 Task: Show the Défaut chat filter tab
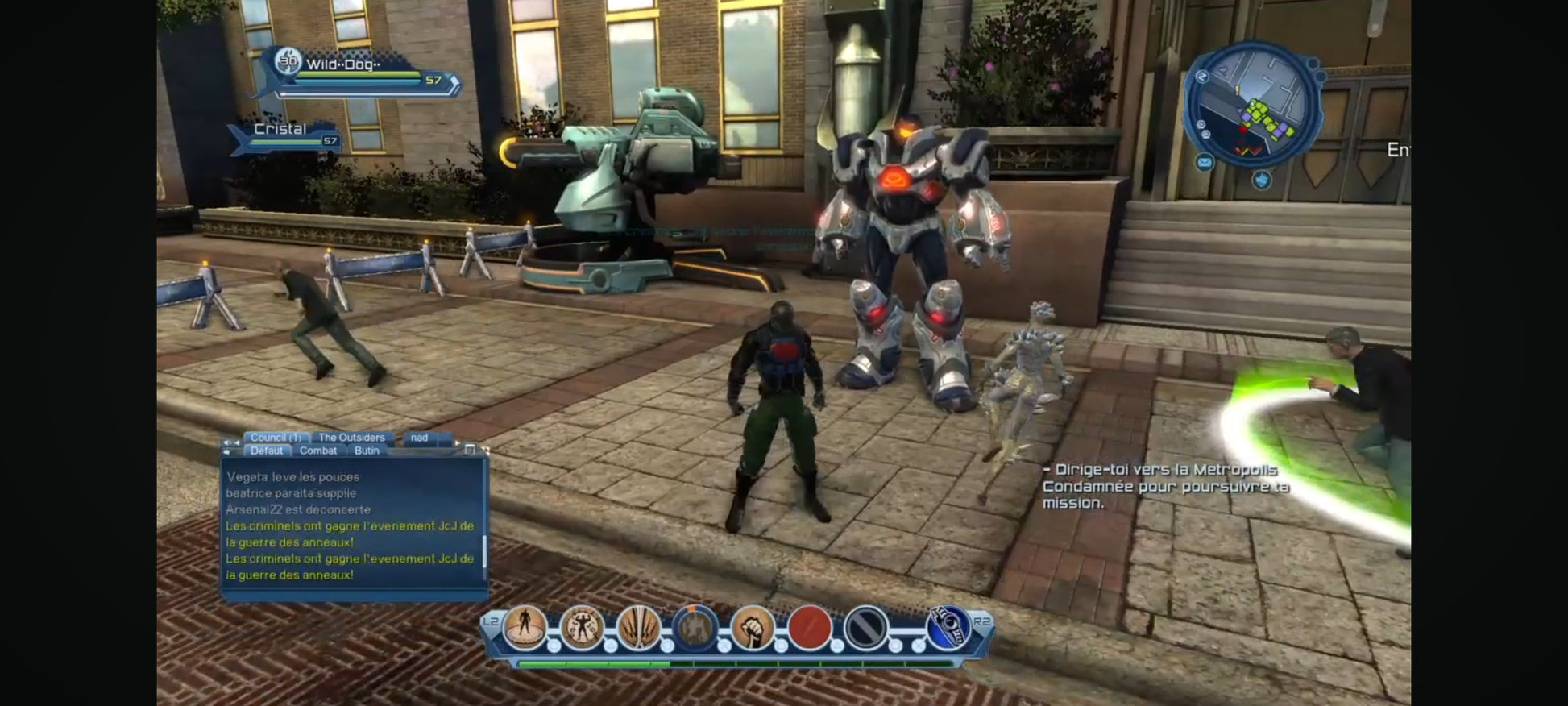click(x=266, y=451)
